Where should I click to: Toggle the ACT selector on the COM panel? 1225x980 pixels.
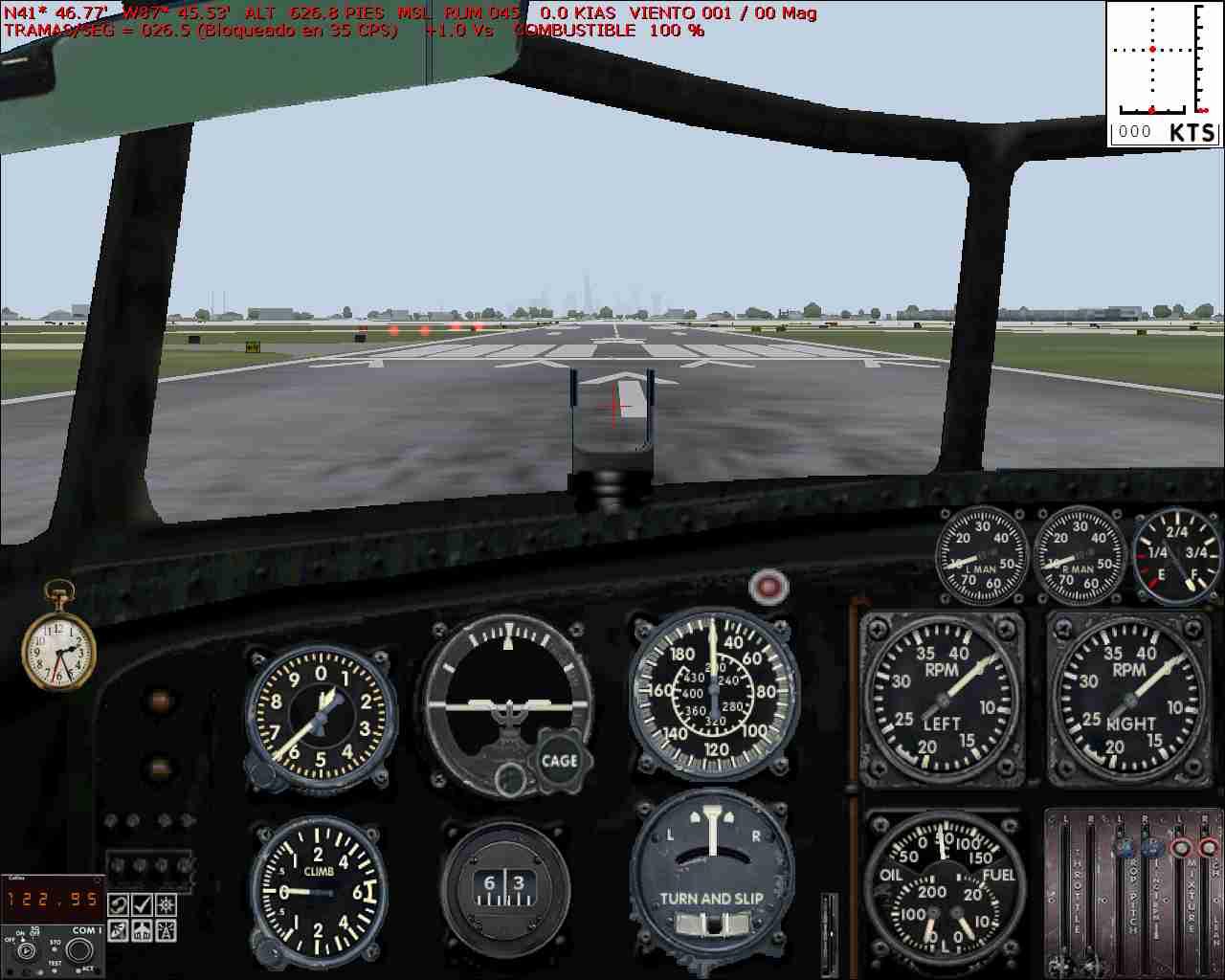pos(81,969)
